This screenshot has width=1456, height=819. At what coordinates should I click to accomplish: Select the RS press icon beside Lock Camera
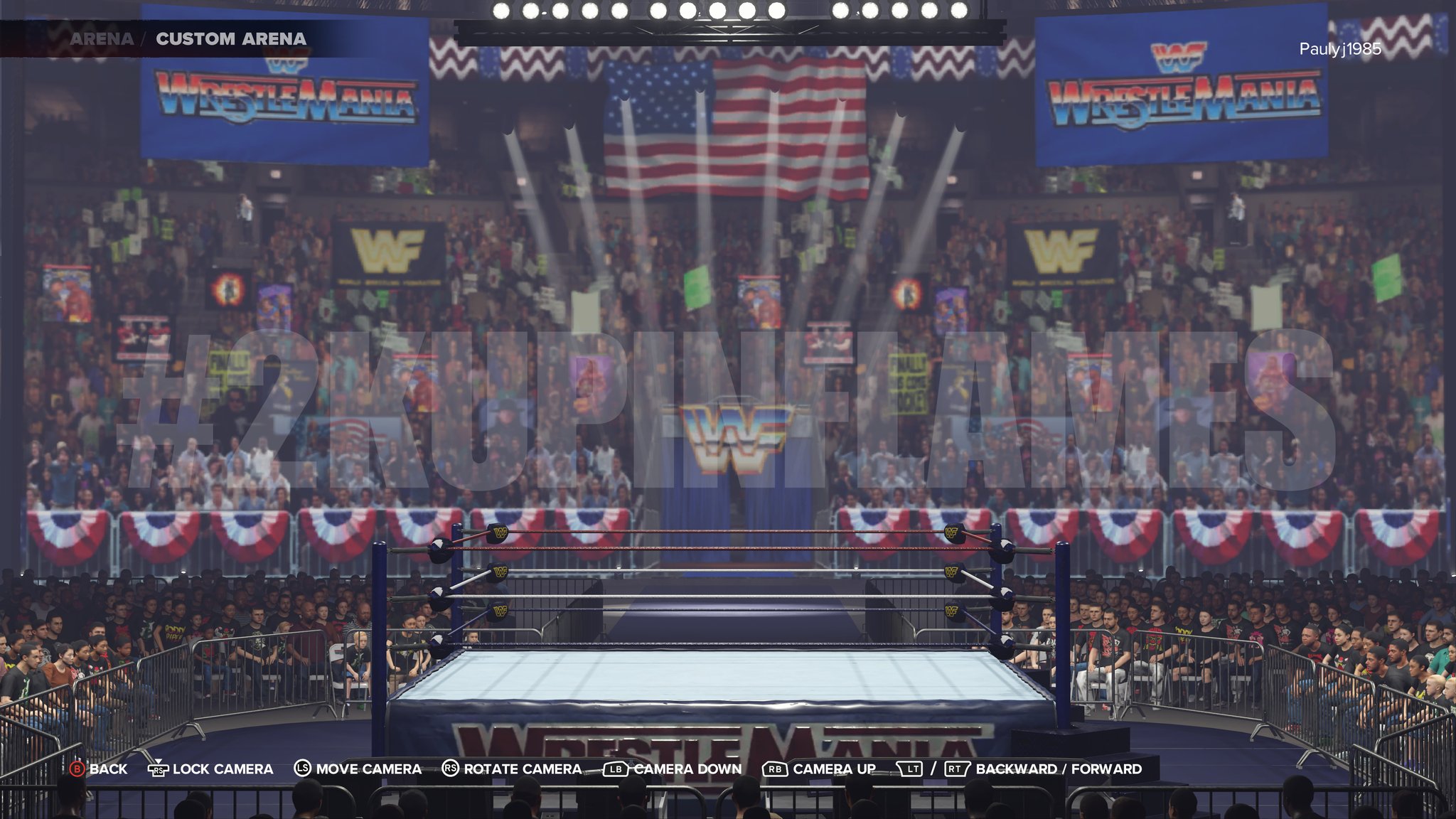pos(159,770)
